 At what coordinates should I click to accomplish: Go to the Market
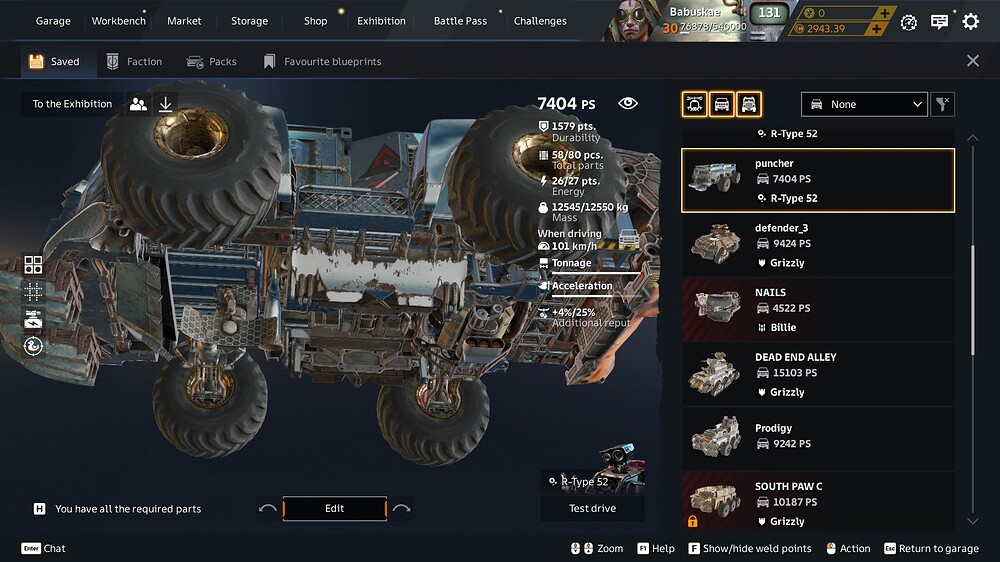(x=184, y=21)
